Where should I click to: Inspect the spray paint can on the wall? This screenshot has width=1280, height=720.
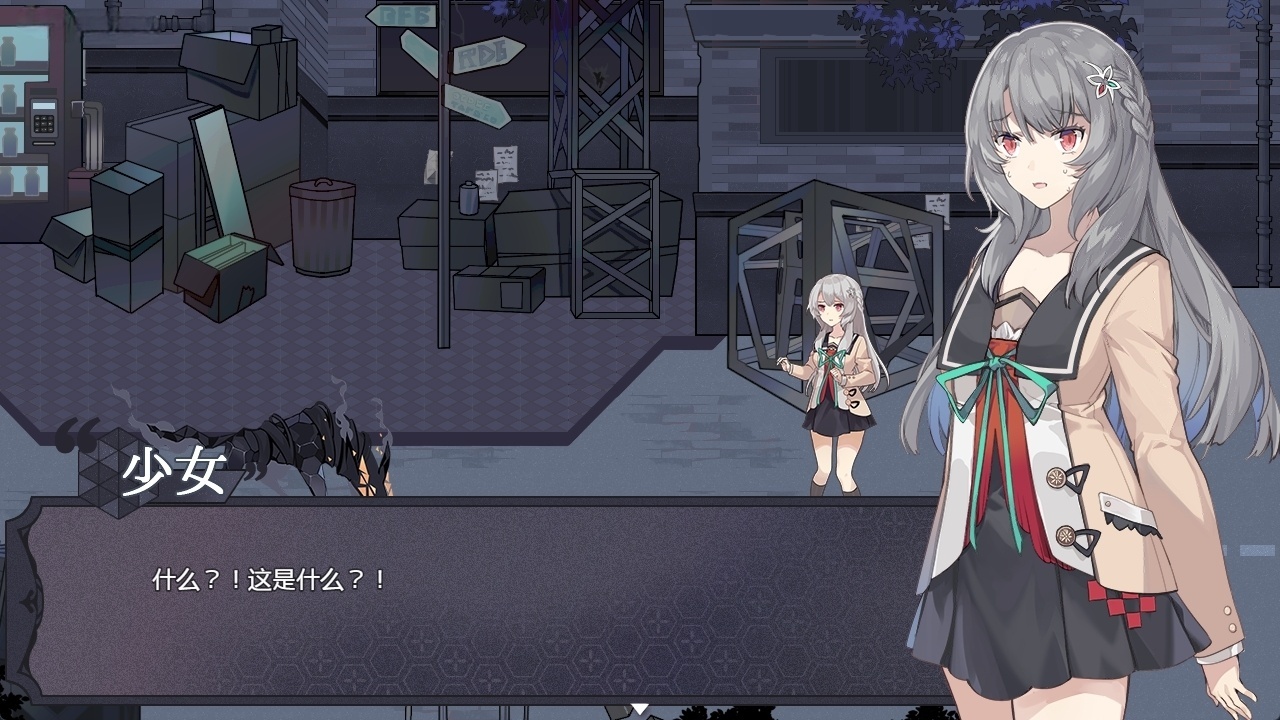pos(468,198)
